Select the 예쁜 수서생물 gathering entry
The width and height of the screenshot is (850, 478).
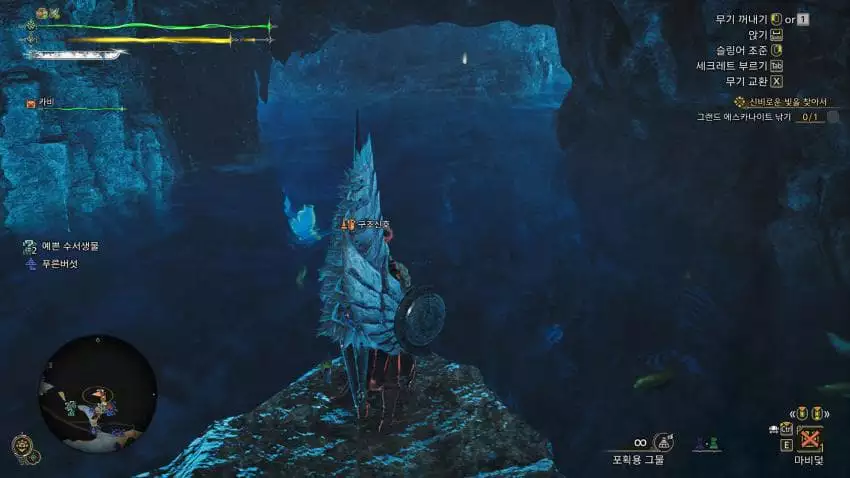68,246
